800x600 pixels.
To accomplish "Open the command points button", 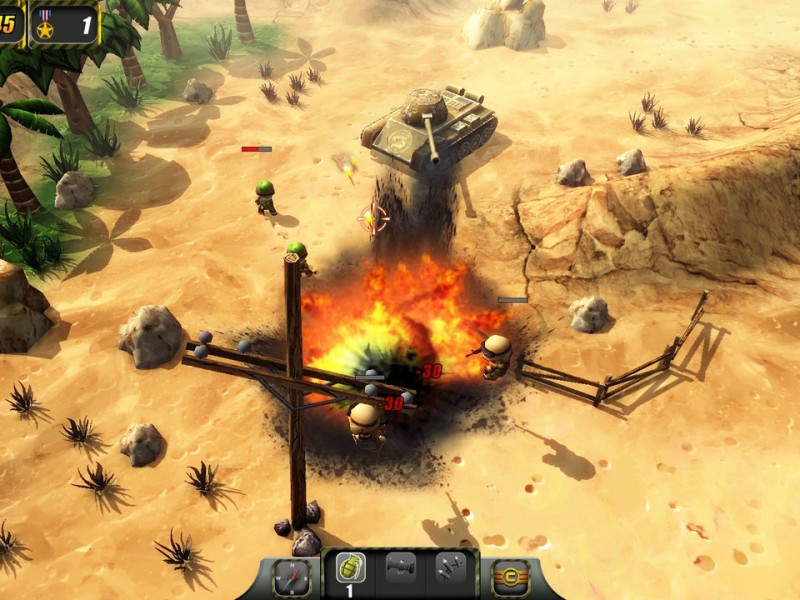I will point(511,577).
